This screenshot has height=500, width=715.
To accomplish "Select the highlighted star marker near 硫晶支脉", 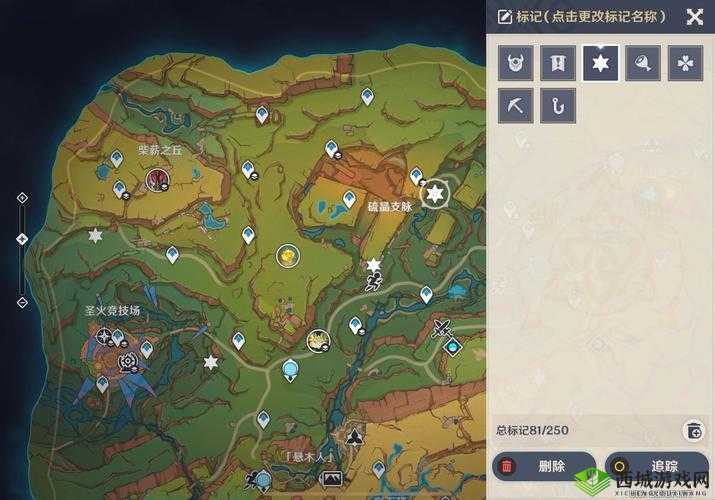I will click(x=434, y=194).
